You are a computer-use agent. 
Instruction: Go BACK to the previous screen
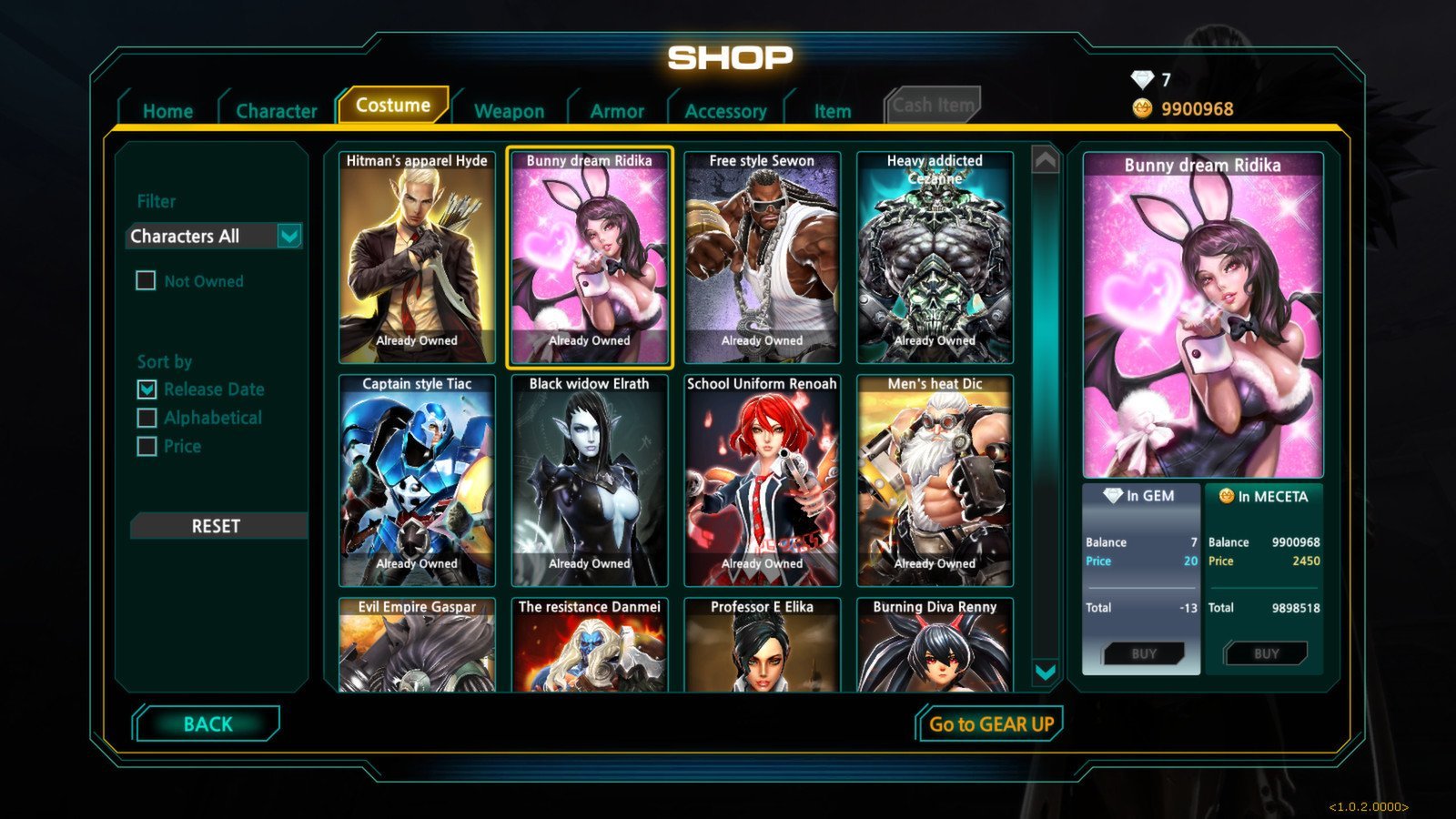pyautogui.click(x=207, y=724)
